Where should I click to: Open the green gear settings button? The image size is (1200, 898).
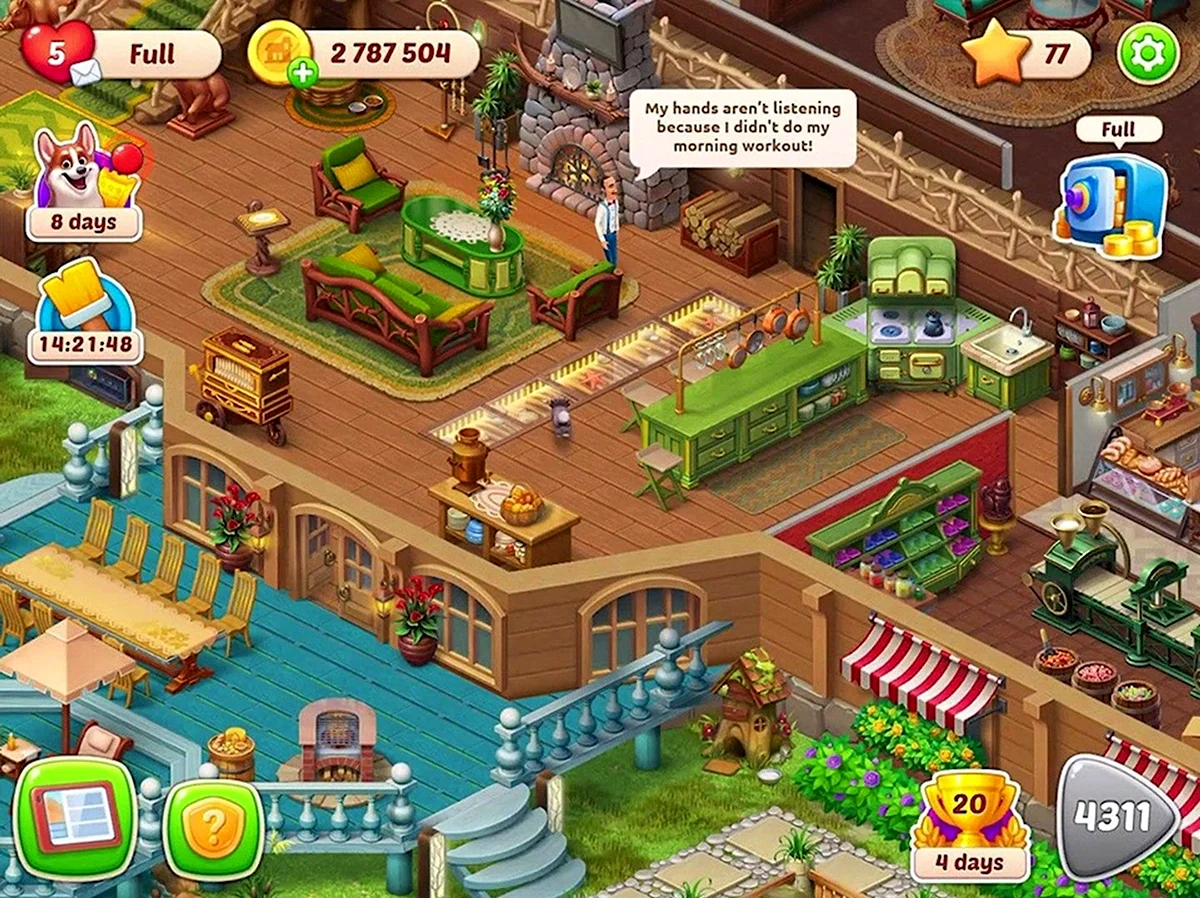[1148, 53]
